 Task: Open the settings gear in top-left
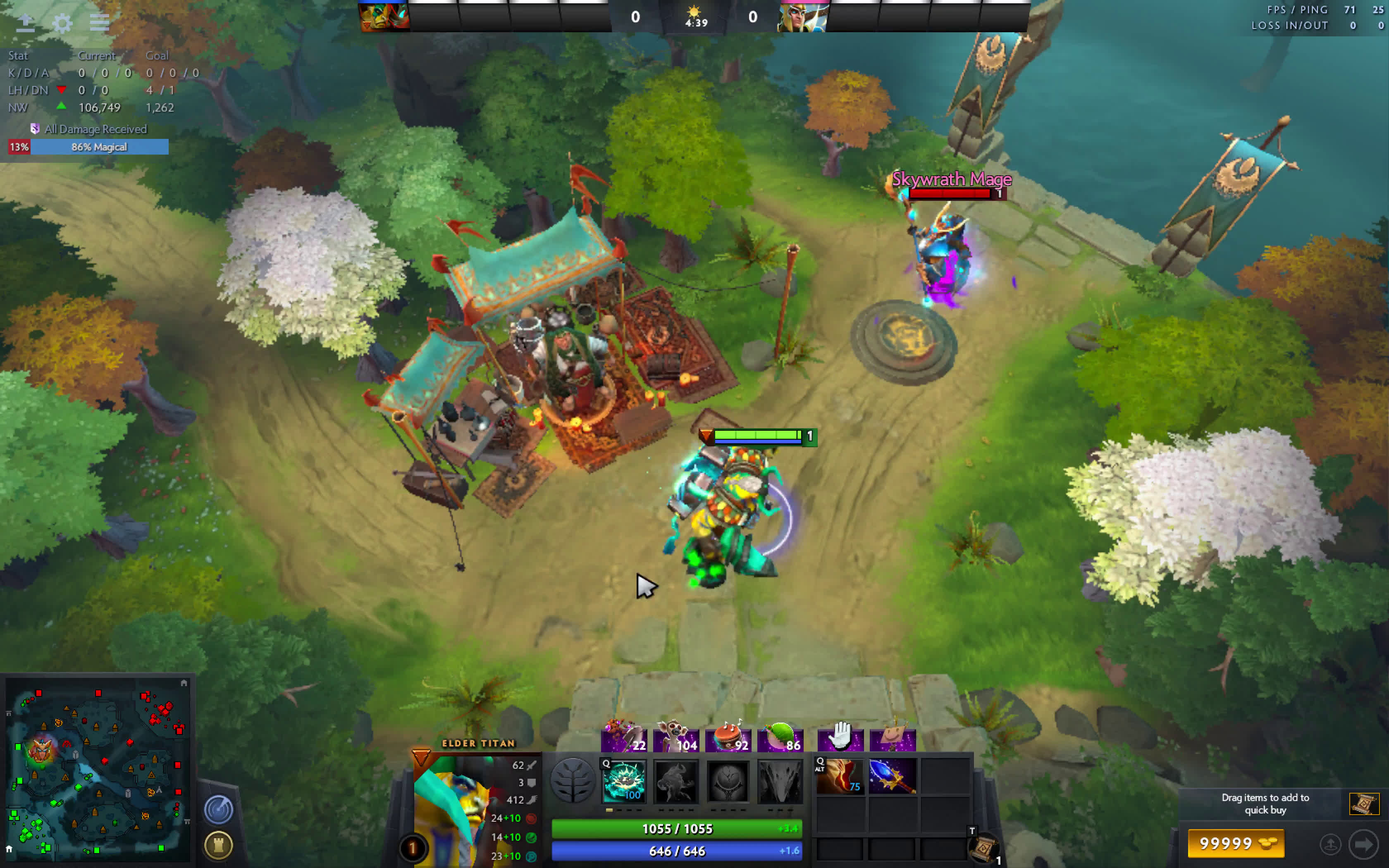click(x=62, y=23)
